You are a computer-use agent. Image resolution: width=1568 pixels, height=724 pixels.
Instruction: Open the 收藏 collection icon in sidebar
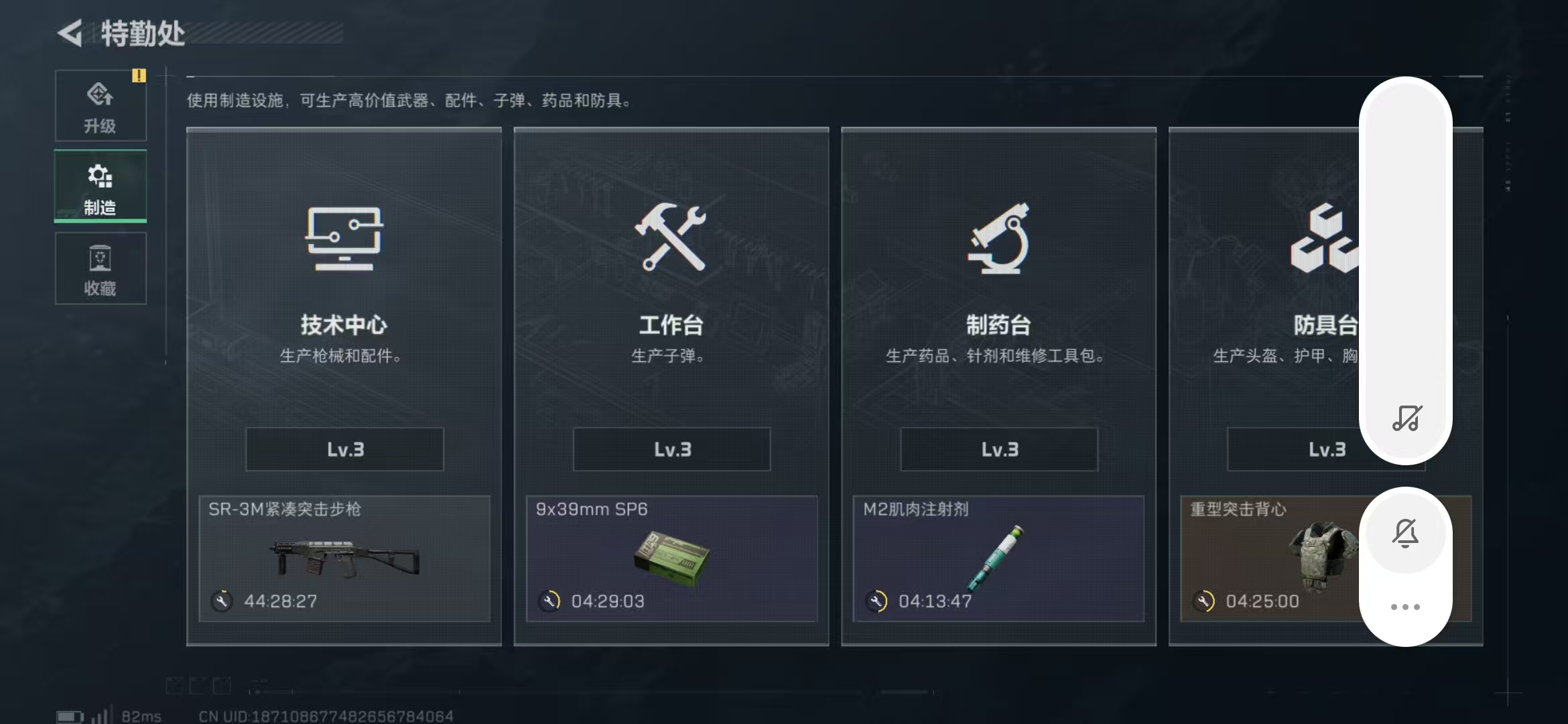point(101,258)
